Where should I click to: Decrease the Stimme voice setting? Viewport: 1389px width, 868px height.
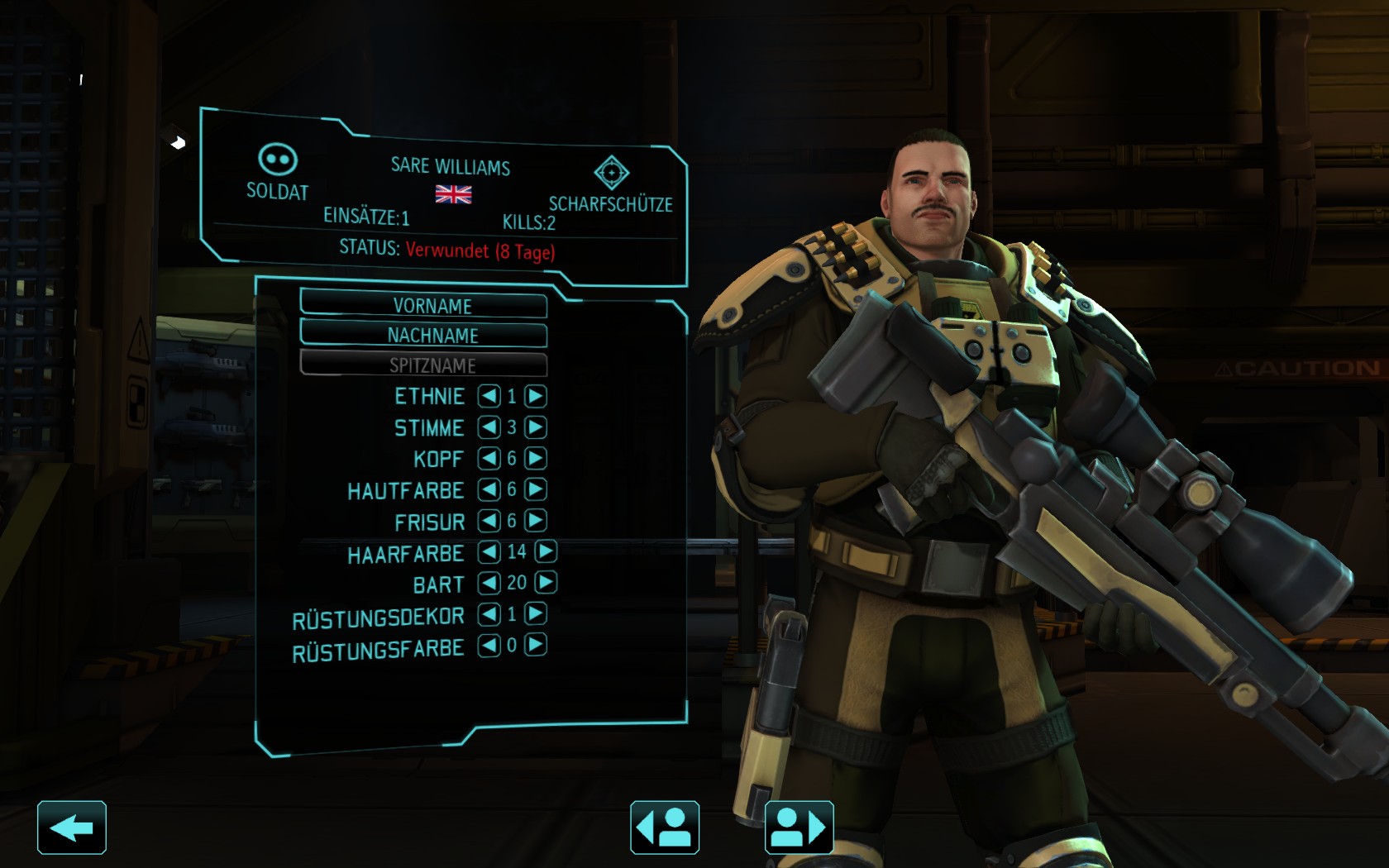coord(489,427)
